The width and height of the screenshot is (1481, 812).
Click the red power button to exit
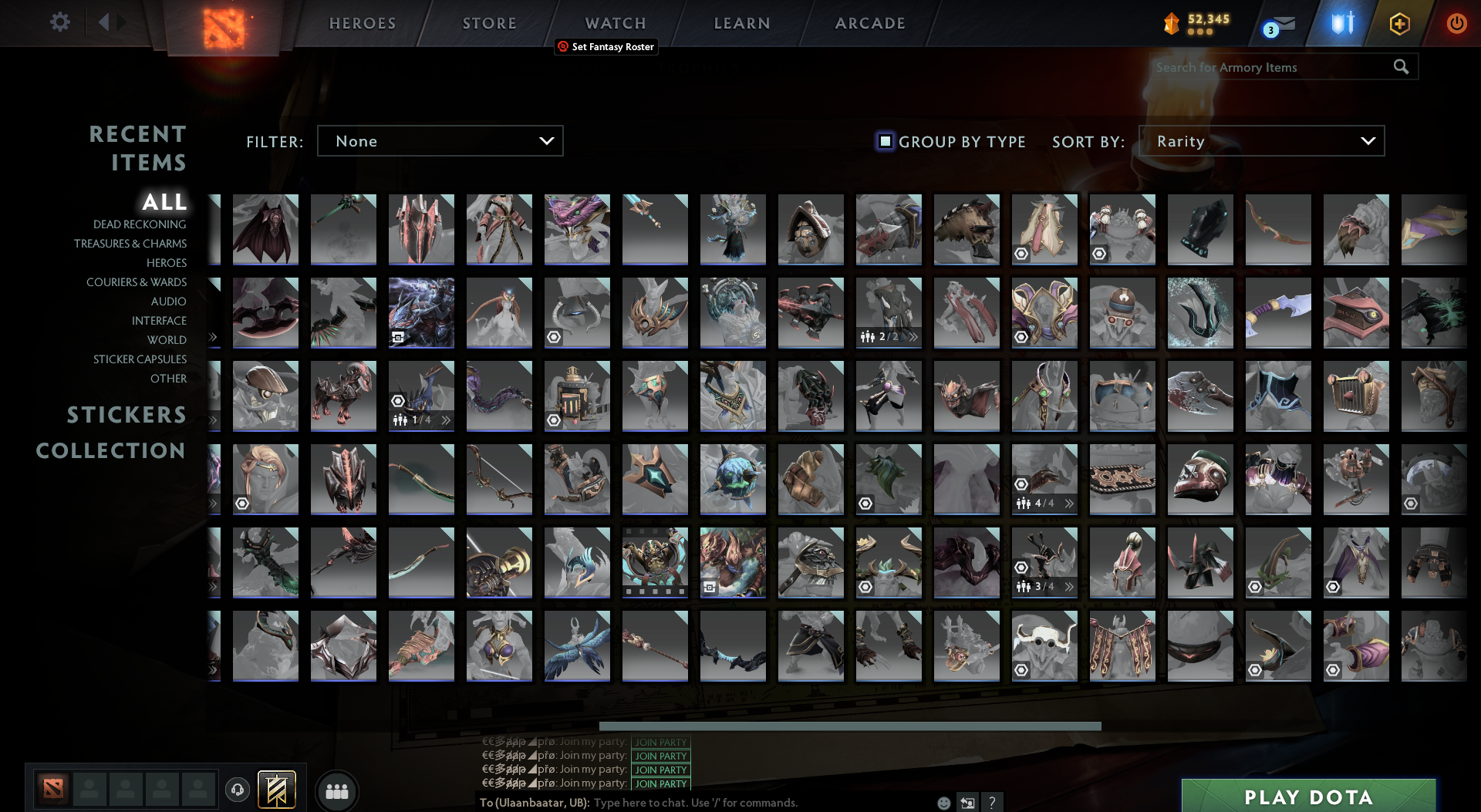1457,23
